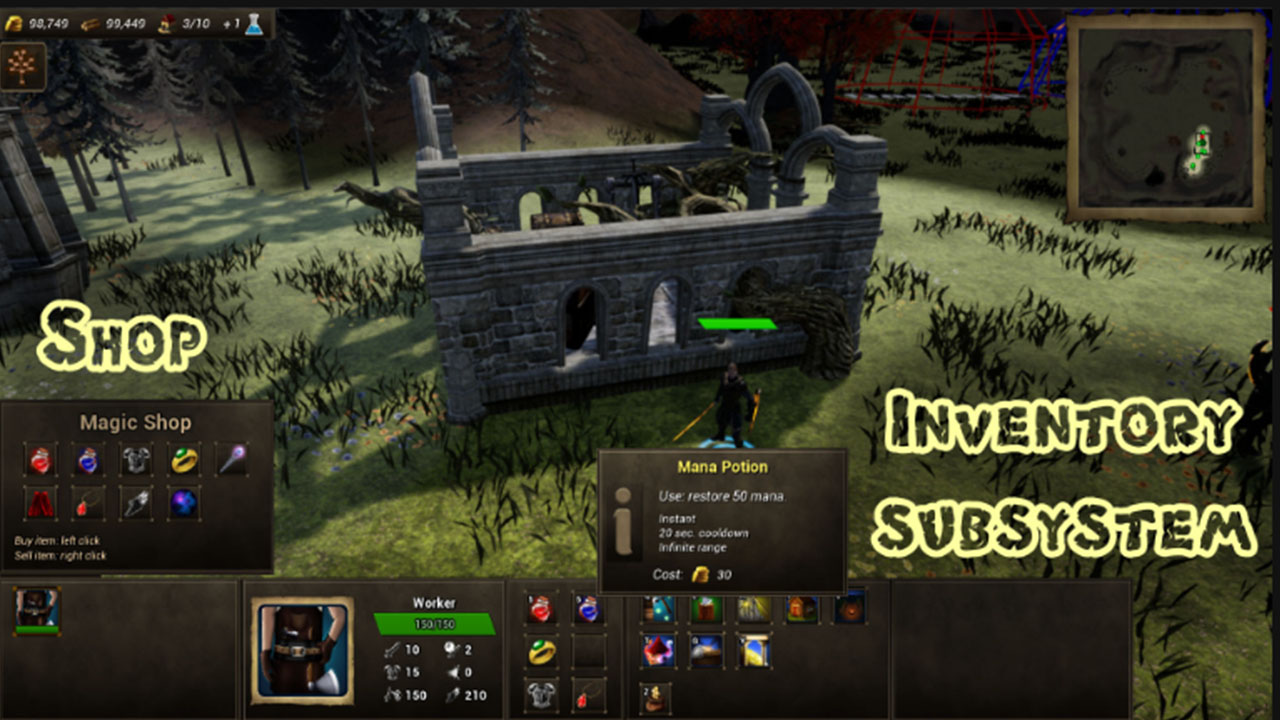This screenshot has height=720, width=1280.
Task: Buy the purple orb wand in Magic Shop
Action: click(x=232, y=459)
